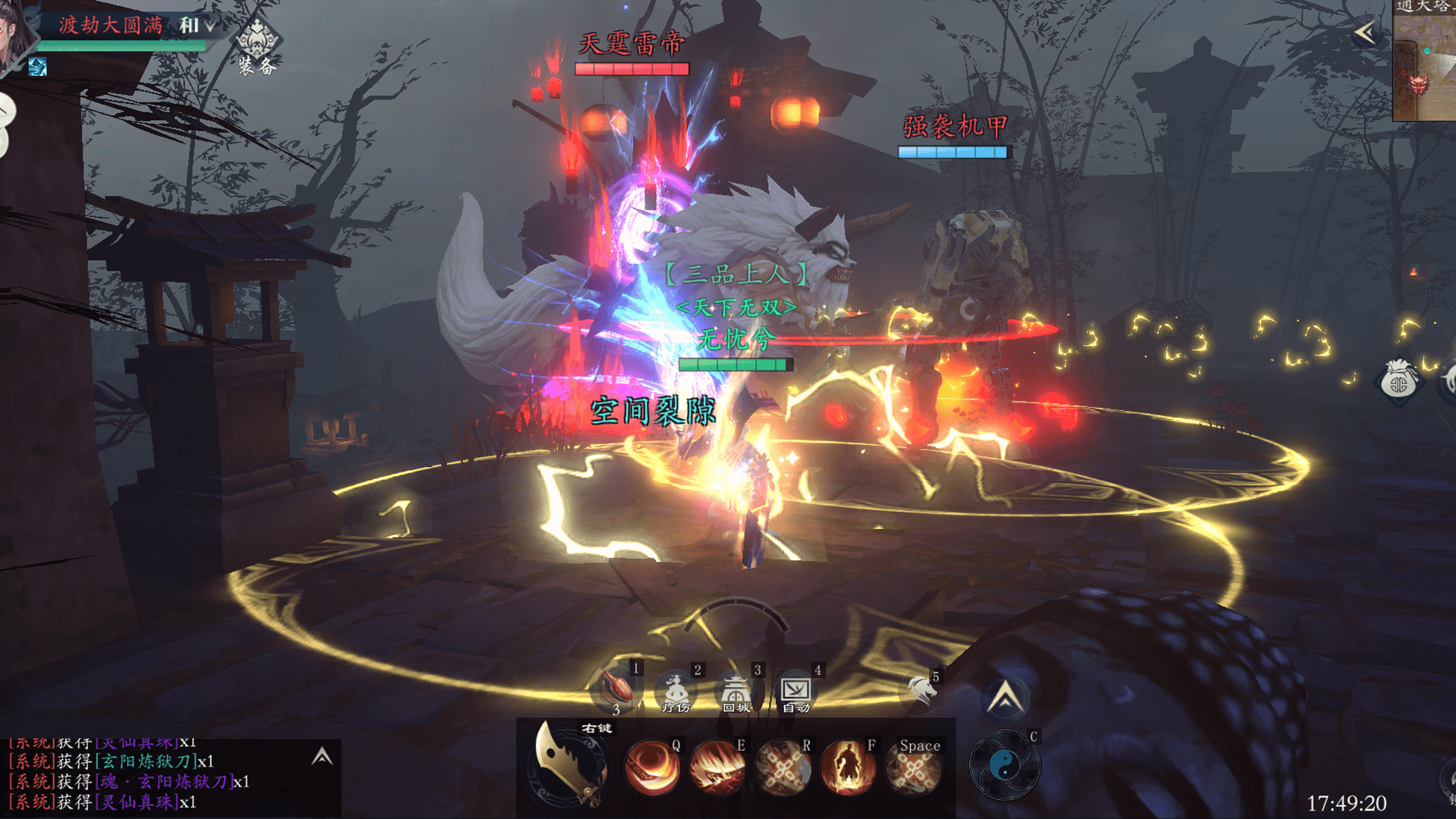
Task: Use the crossed chains R skill
Action: click(783, 768)
